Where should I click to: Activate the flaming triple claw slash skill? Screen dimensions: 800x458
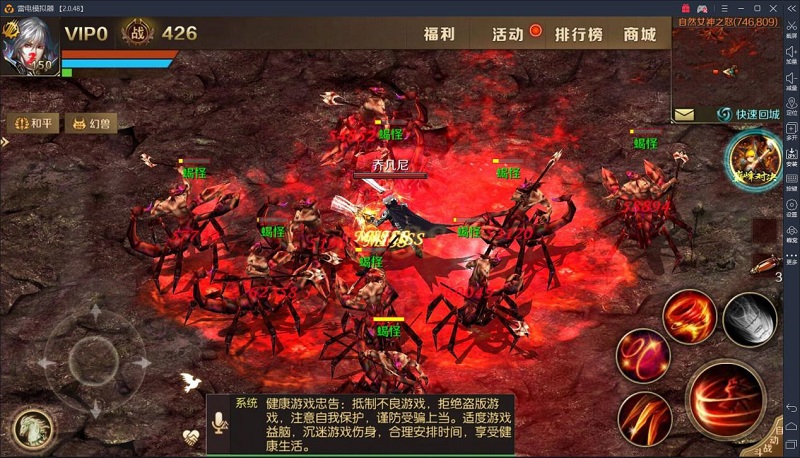(x=644, y=418)
